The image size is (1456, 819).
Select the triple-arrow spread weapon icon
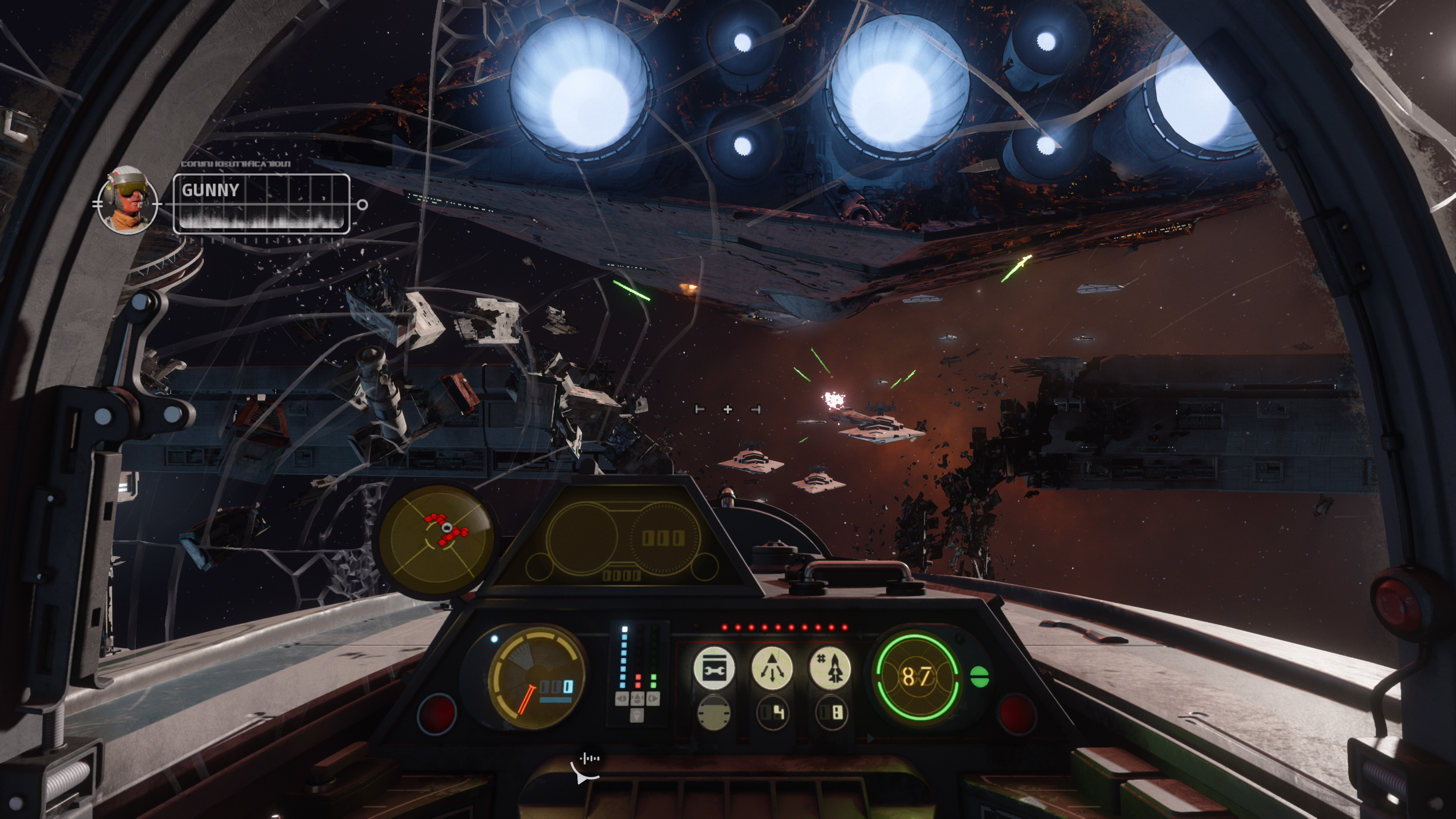pyautogui.click(x=772, y=668)
